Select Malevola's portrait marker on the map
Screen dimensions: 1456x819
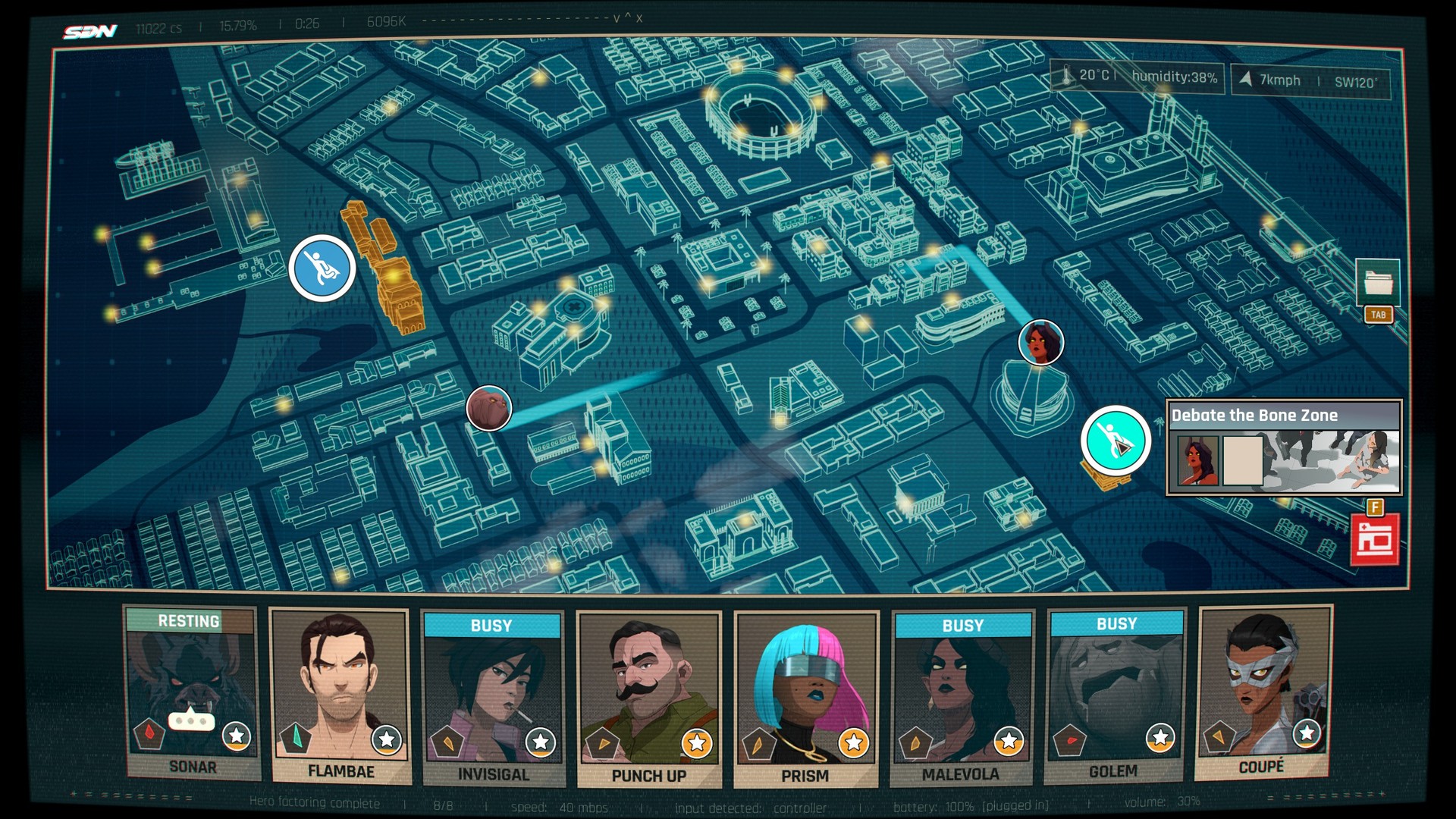1040,342
